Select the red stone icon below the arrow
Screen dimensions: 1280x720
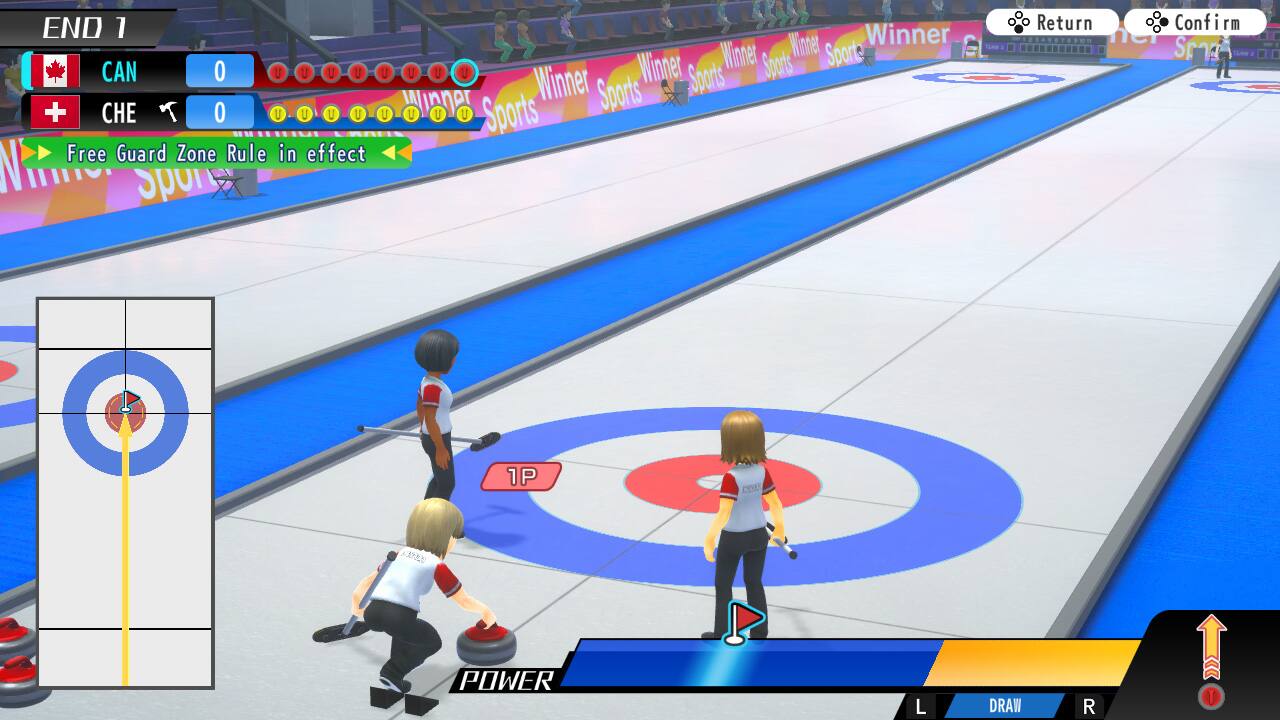[1212, 695]
